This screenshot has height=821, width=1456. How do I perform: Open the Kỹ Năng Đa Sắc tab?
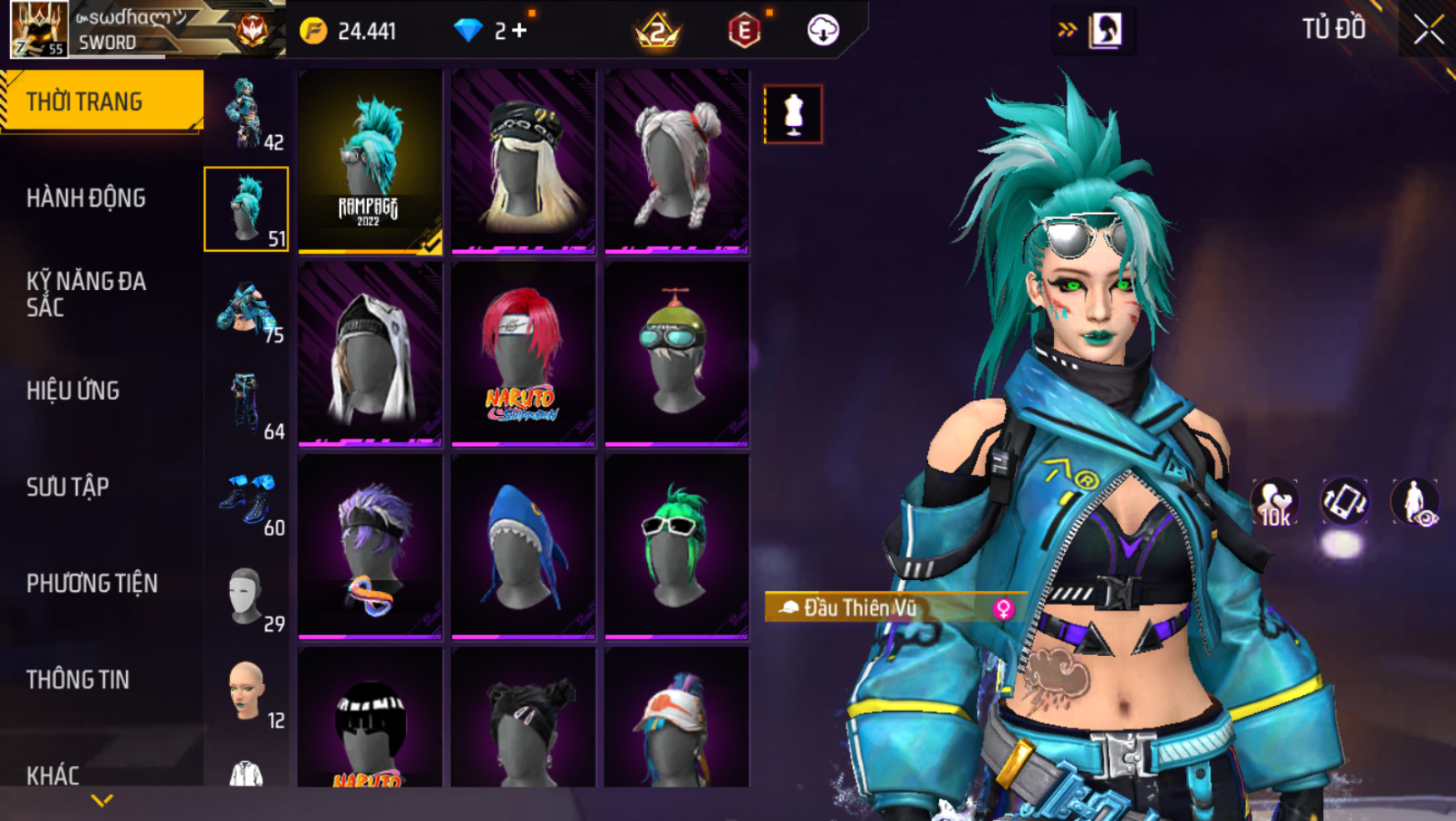click(86, 294)
